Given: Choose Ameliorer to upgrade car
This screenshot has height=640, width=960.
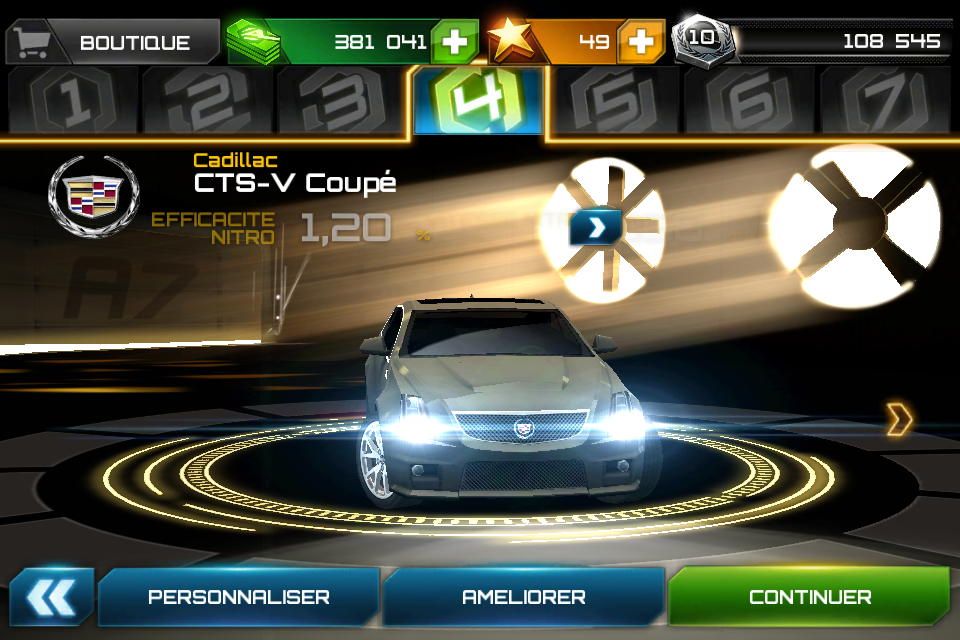Looking at the screenshot, I should click(x=523, y=597).
